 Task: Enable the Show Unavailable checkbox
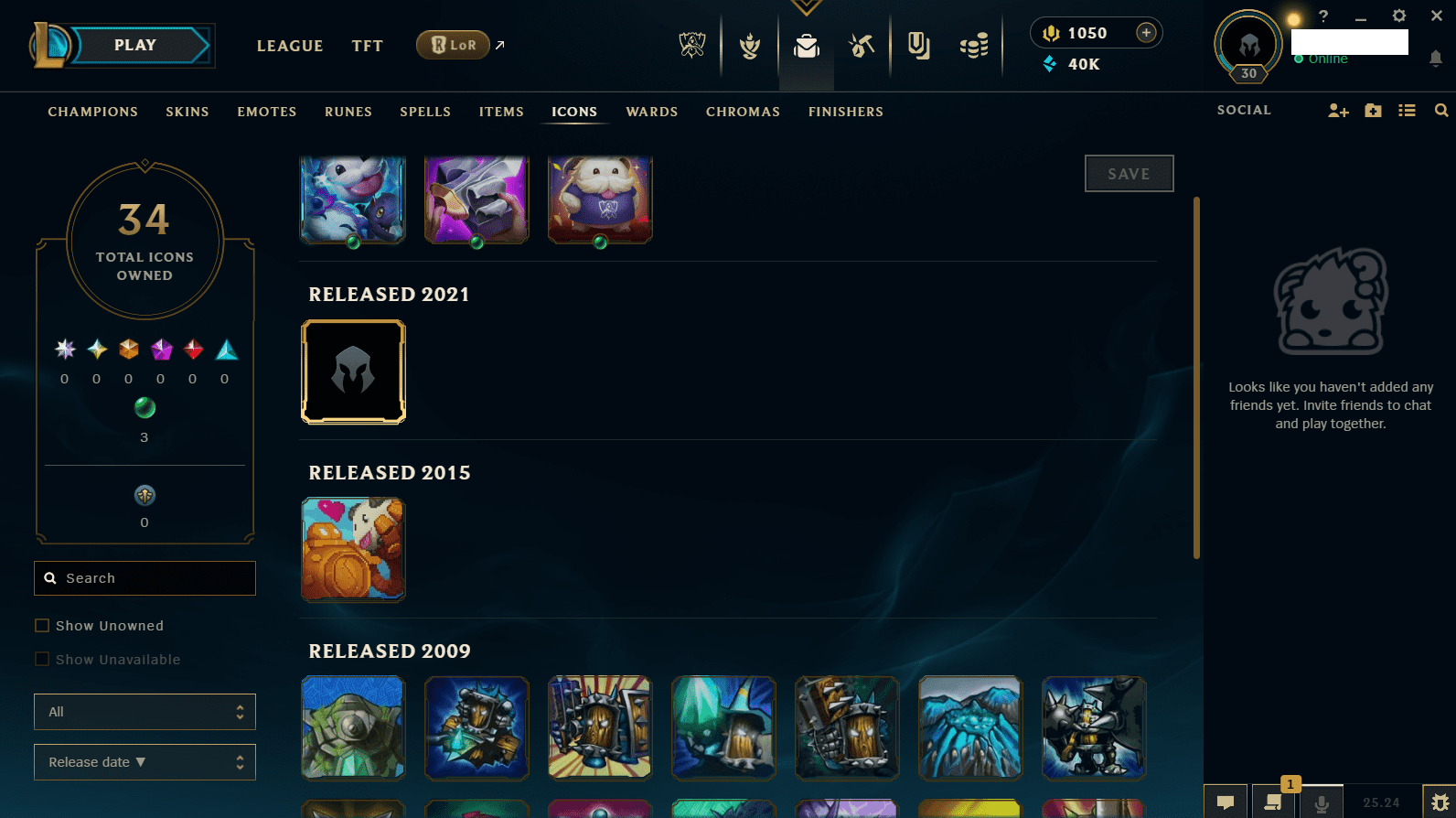point(42,659)
